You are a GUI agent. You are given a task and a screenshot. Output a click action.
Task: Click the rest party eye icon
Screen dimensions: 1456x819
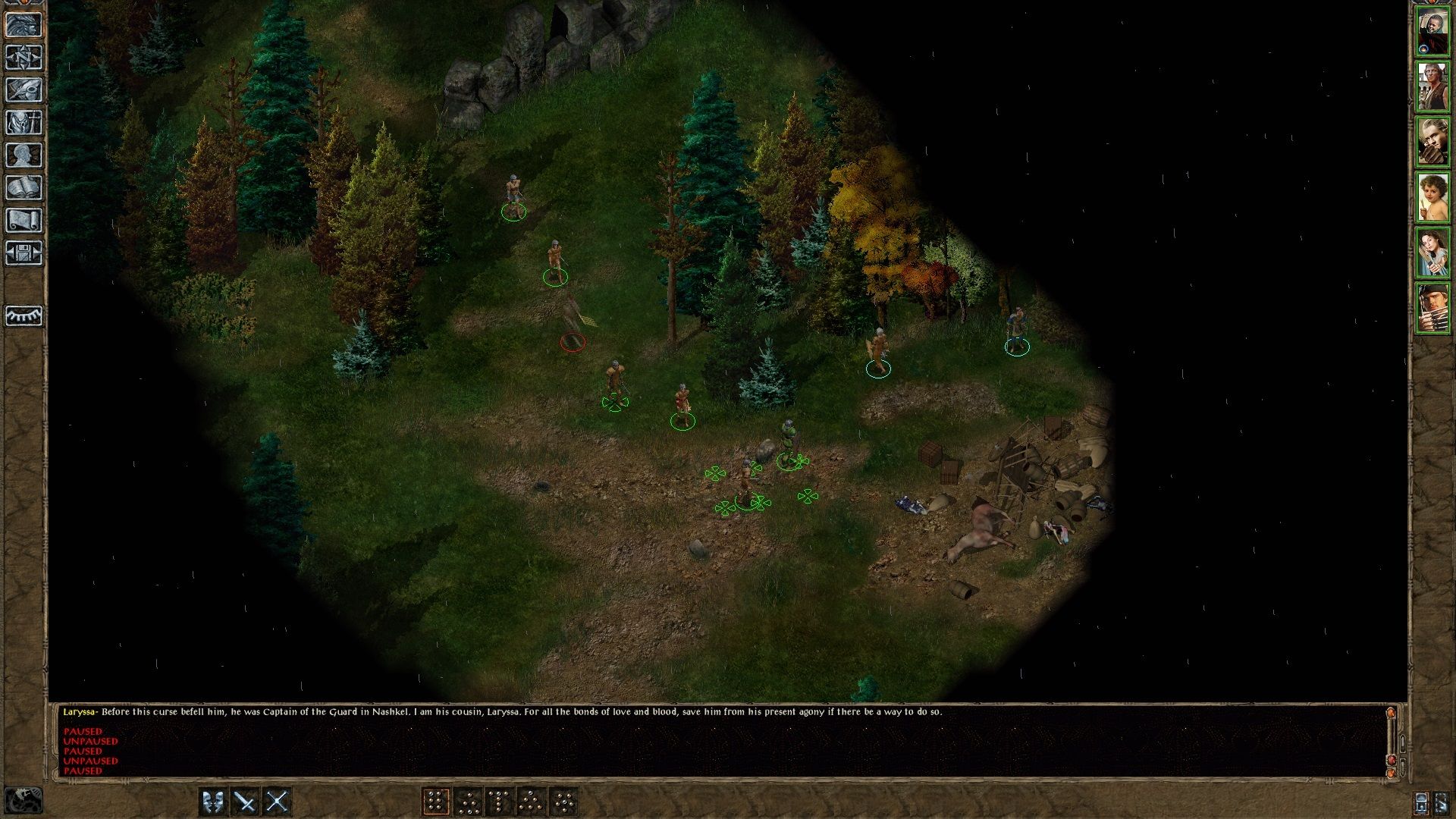pos(24,315)
